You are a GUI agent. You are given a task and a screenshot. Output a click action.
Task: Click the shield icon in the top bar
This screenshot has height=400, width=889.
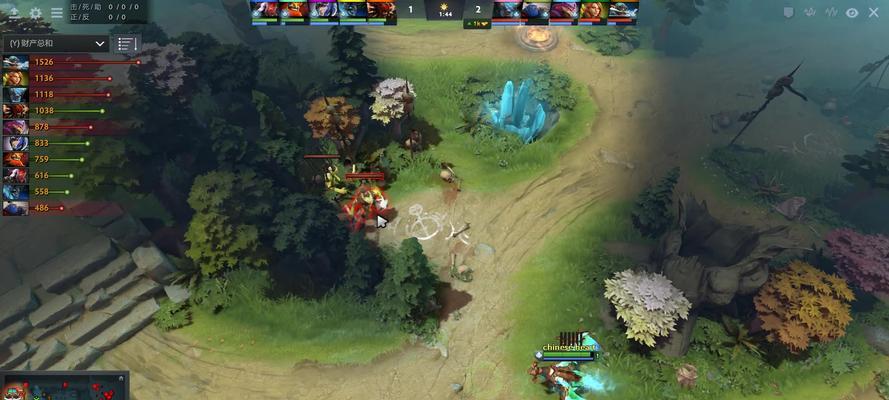[788, 13]
